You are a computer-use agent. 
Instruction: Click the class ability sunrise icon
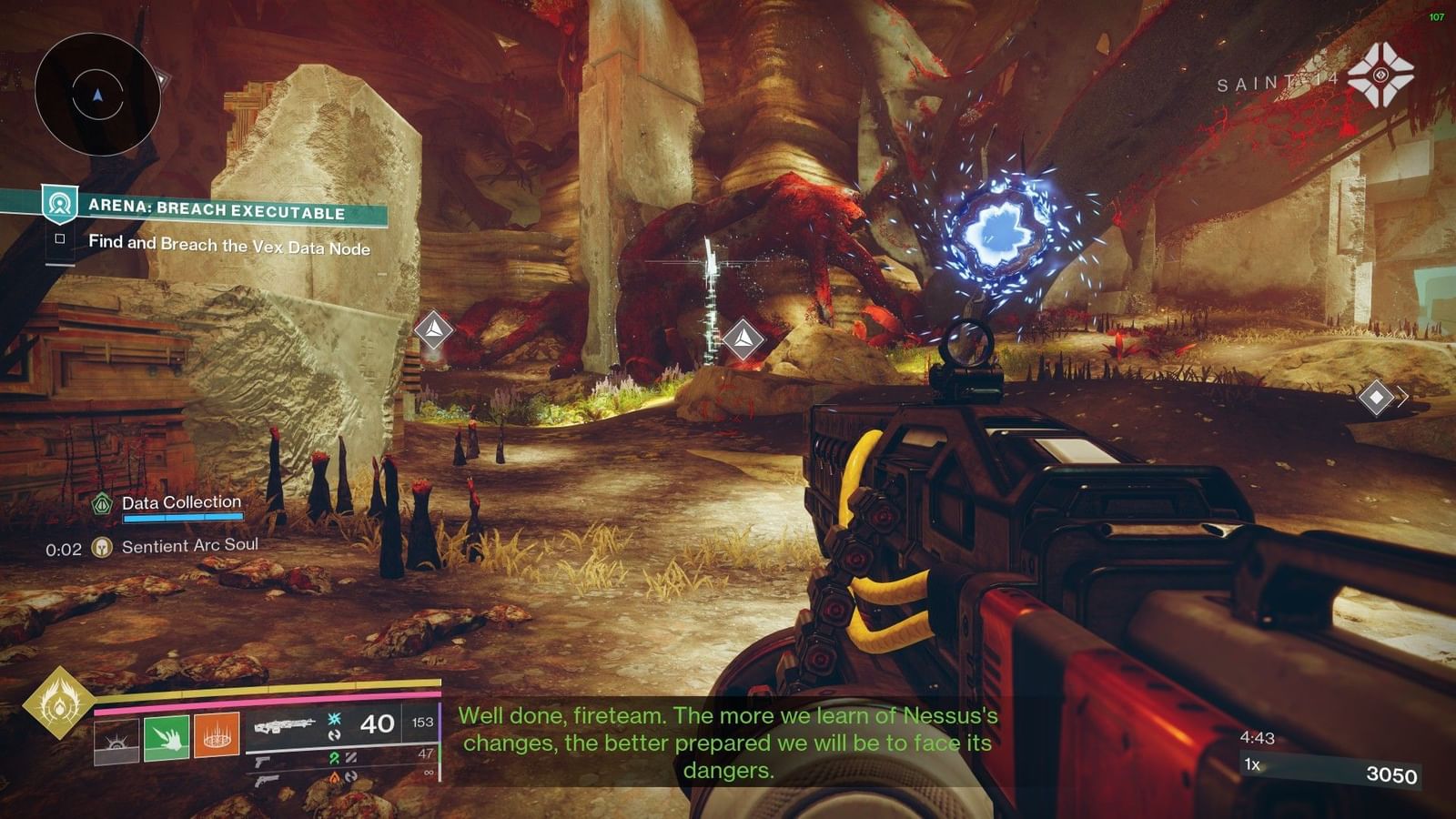(x=116, y=739)
